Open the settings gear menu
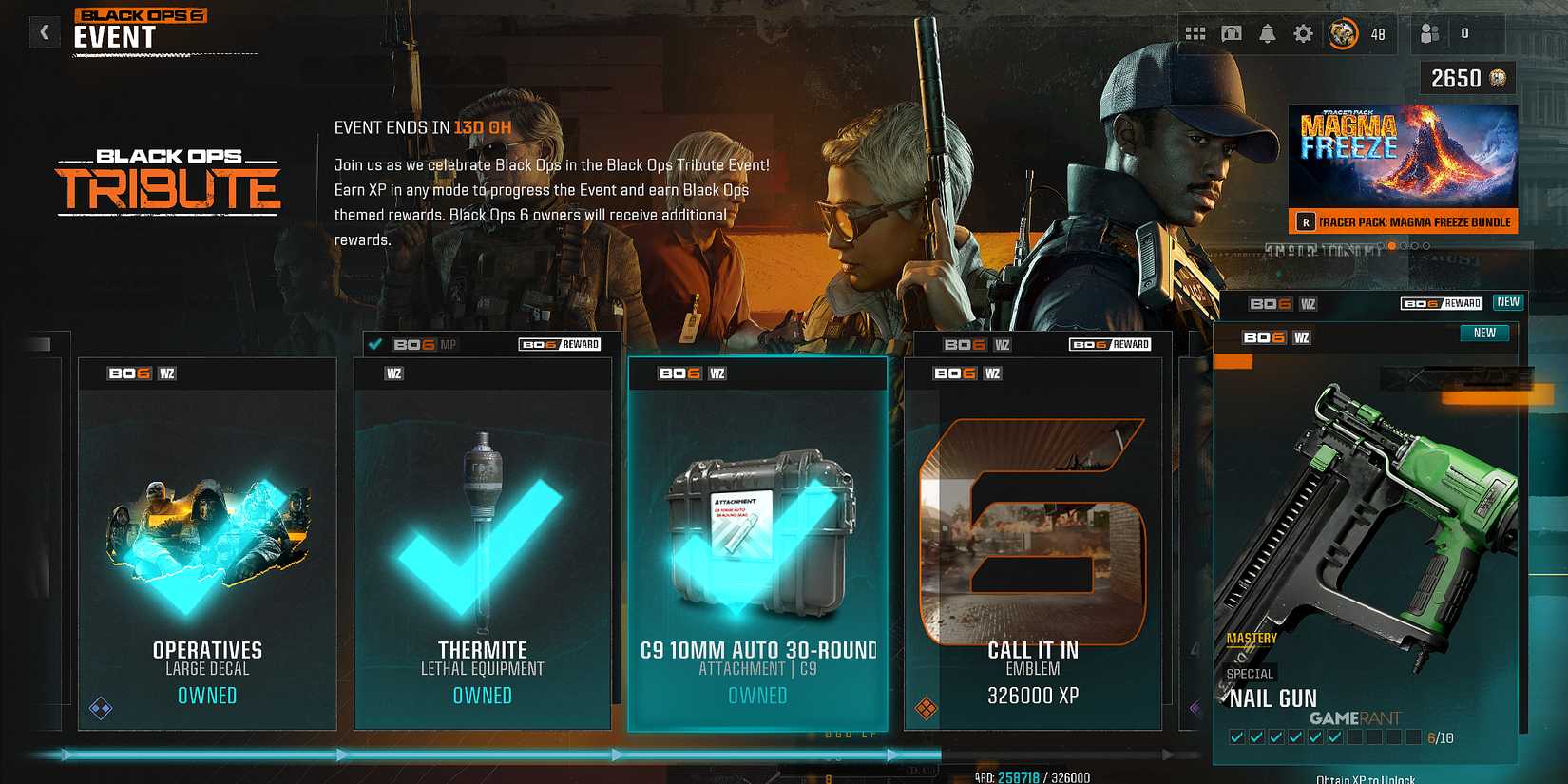 coord(1304,33)
